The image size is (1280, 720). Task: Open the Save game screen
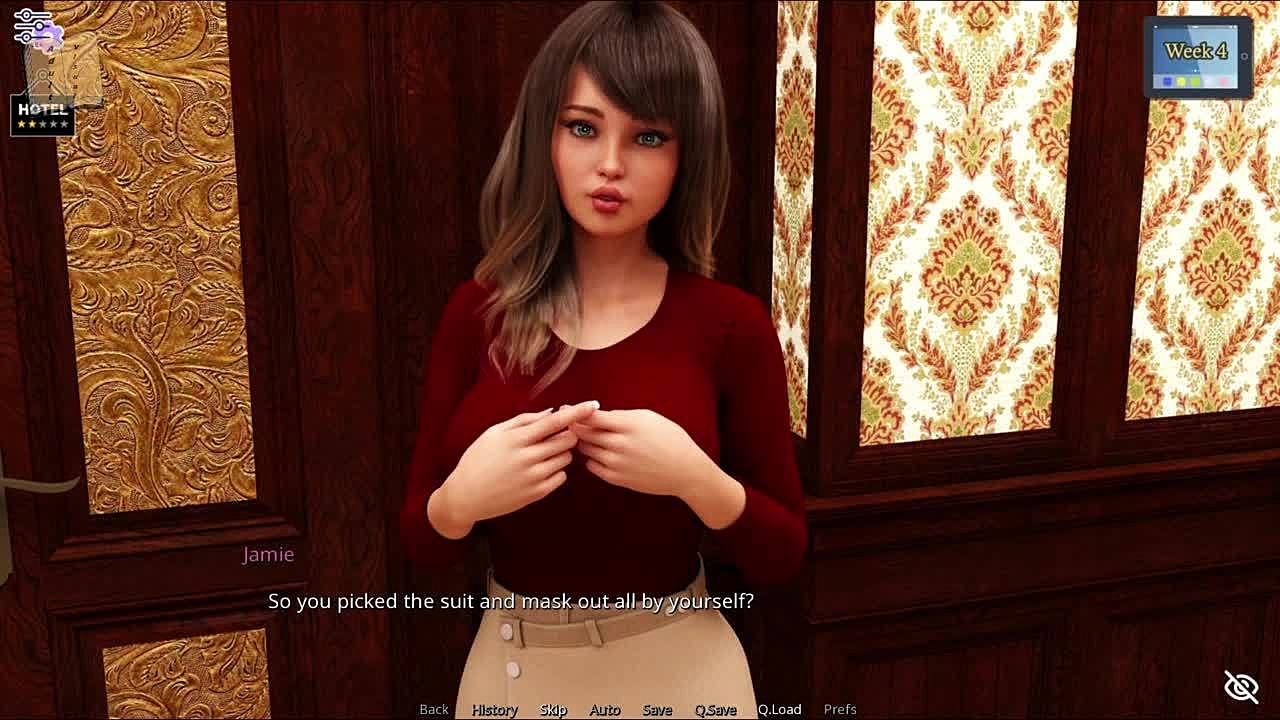(657, 709)
